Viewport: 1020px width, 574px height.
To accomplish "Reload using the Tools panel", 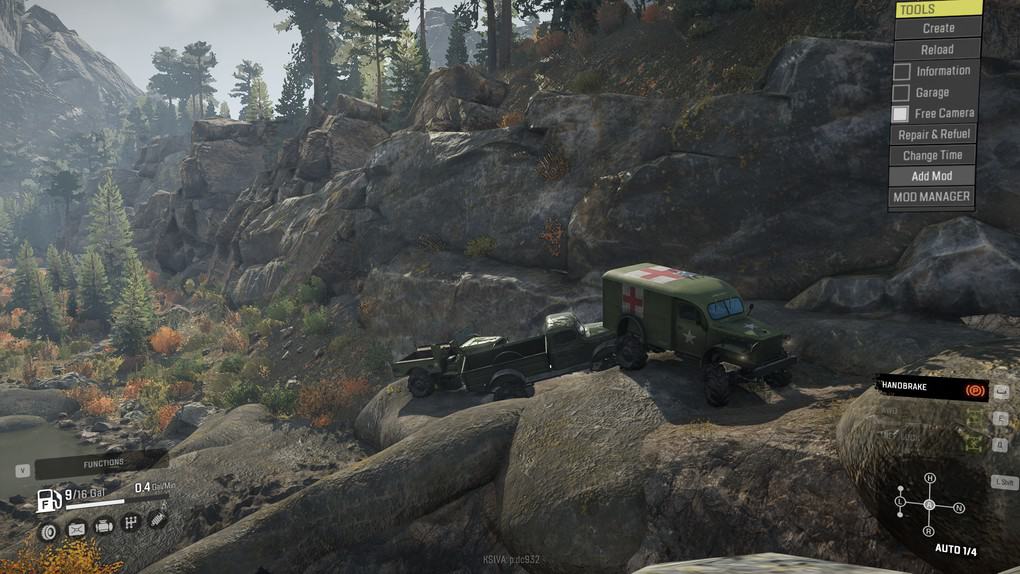I will [937, 49].
